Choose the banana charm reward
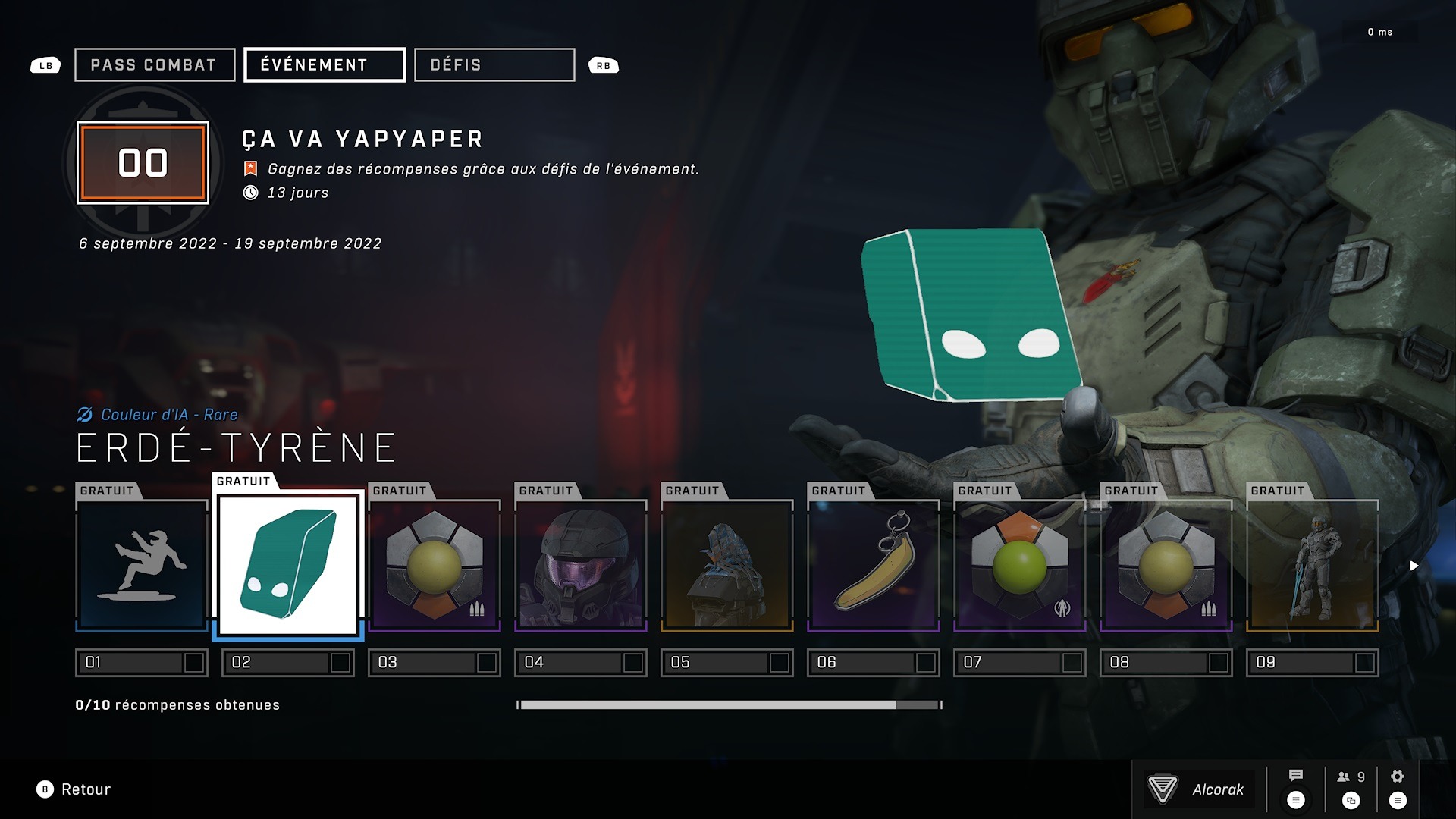Screen dimensions: 1456x819 point(874,566)
